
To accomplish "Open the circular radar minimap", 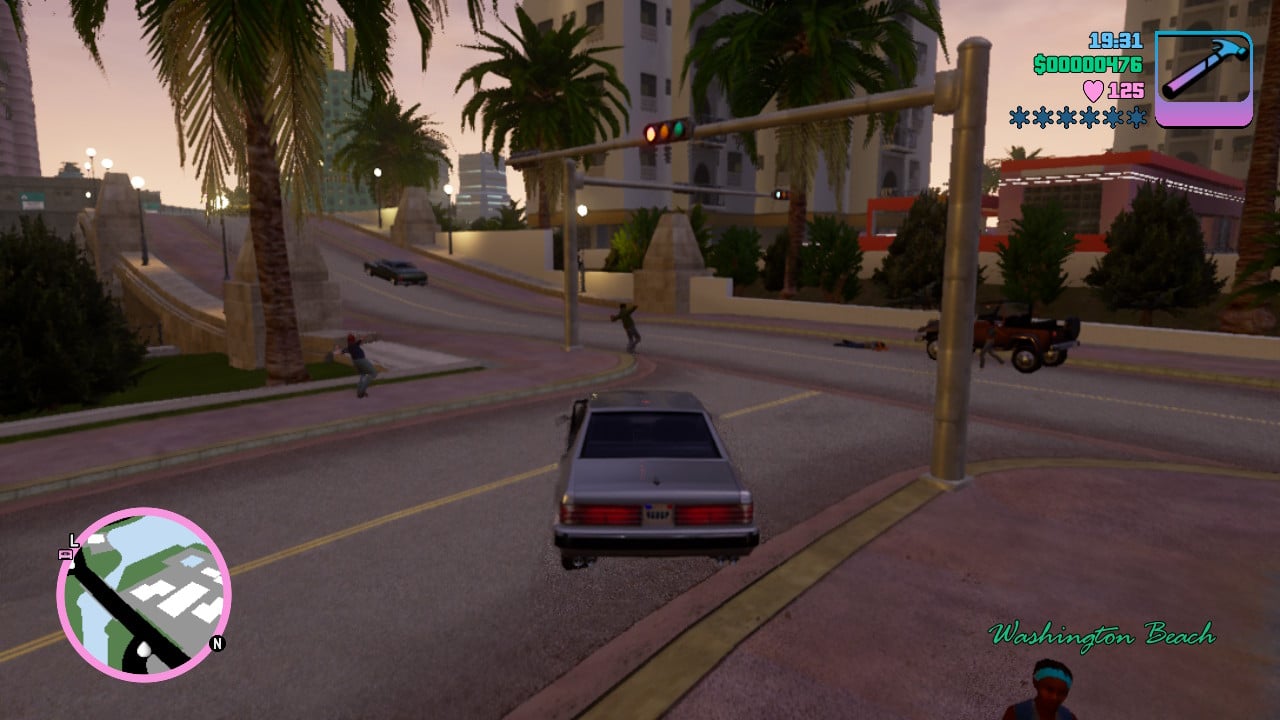I will pos(144,594).
